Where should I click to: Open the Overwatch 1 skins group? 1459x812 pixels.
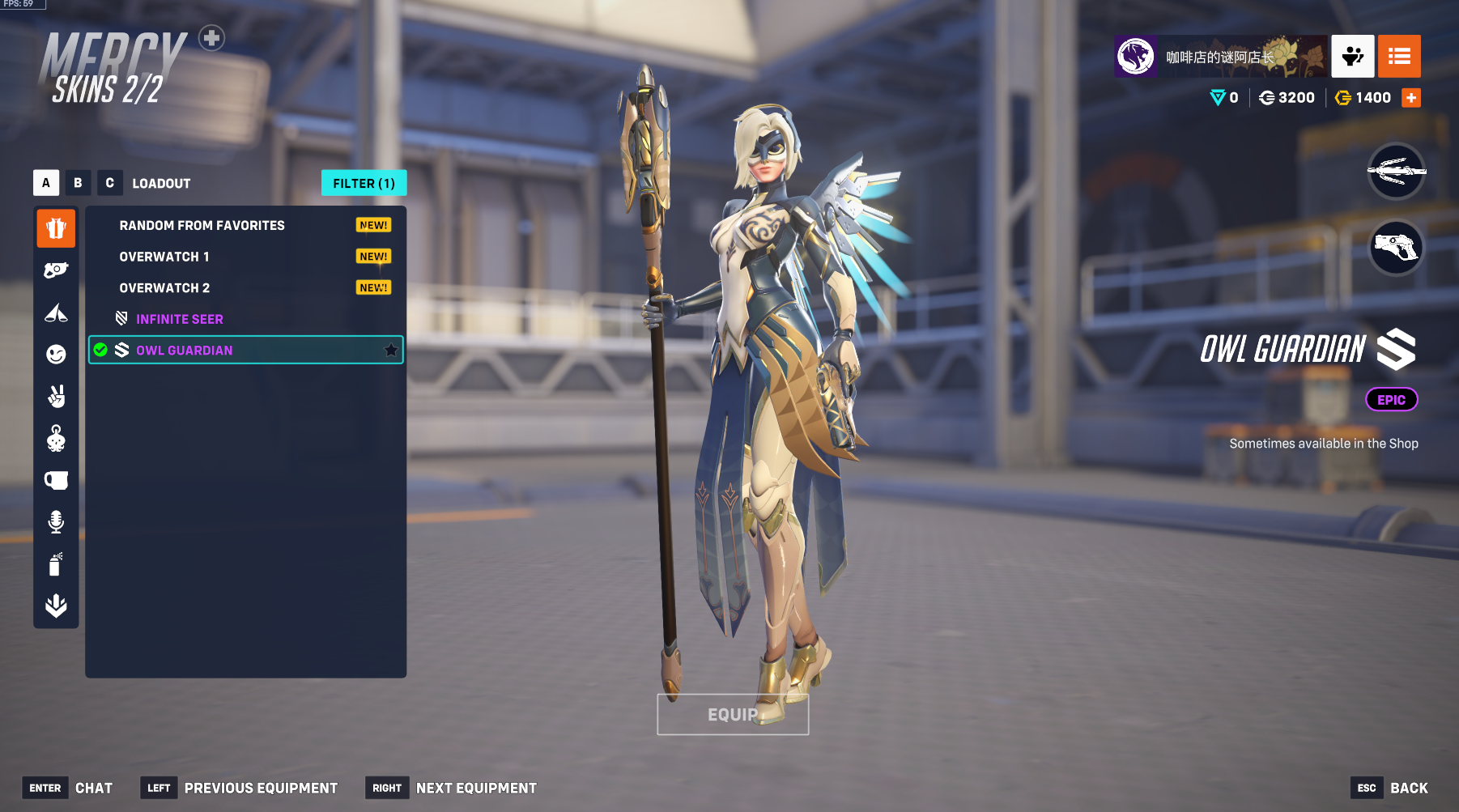tap(164, 257)
